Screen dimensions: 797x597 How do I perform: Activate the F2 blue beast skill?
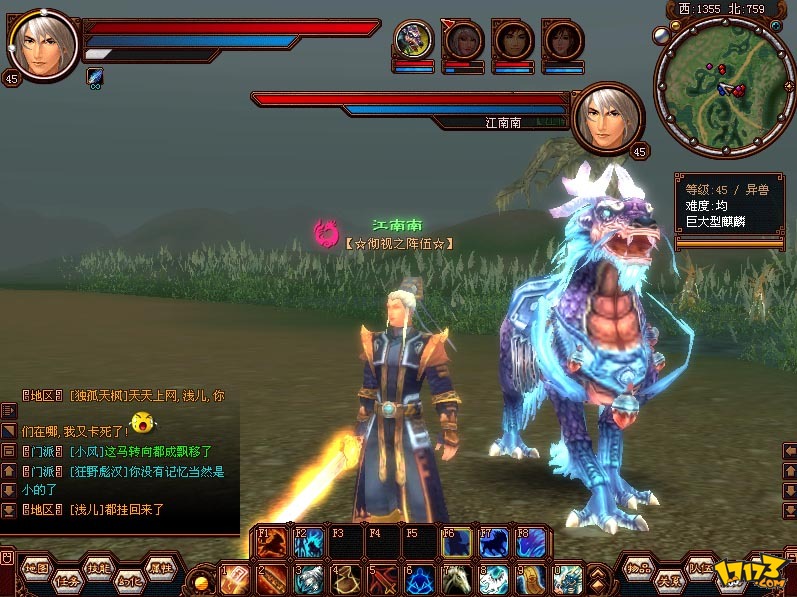309,541
